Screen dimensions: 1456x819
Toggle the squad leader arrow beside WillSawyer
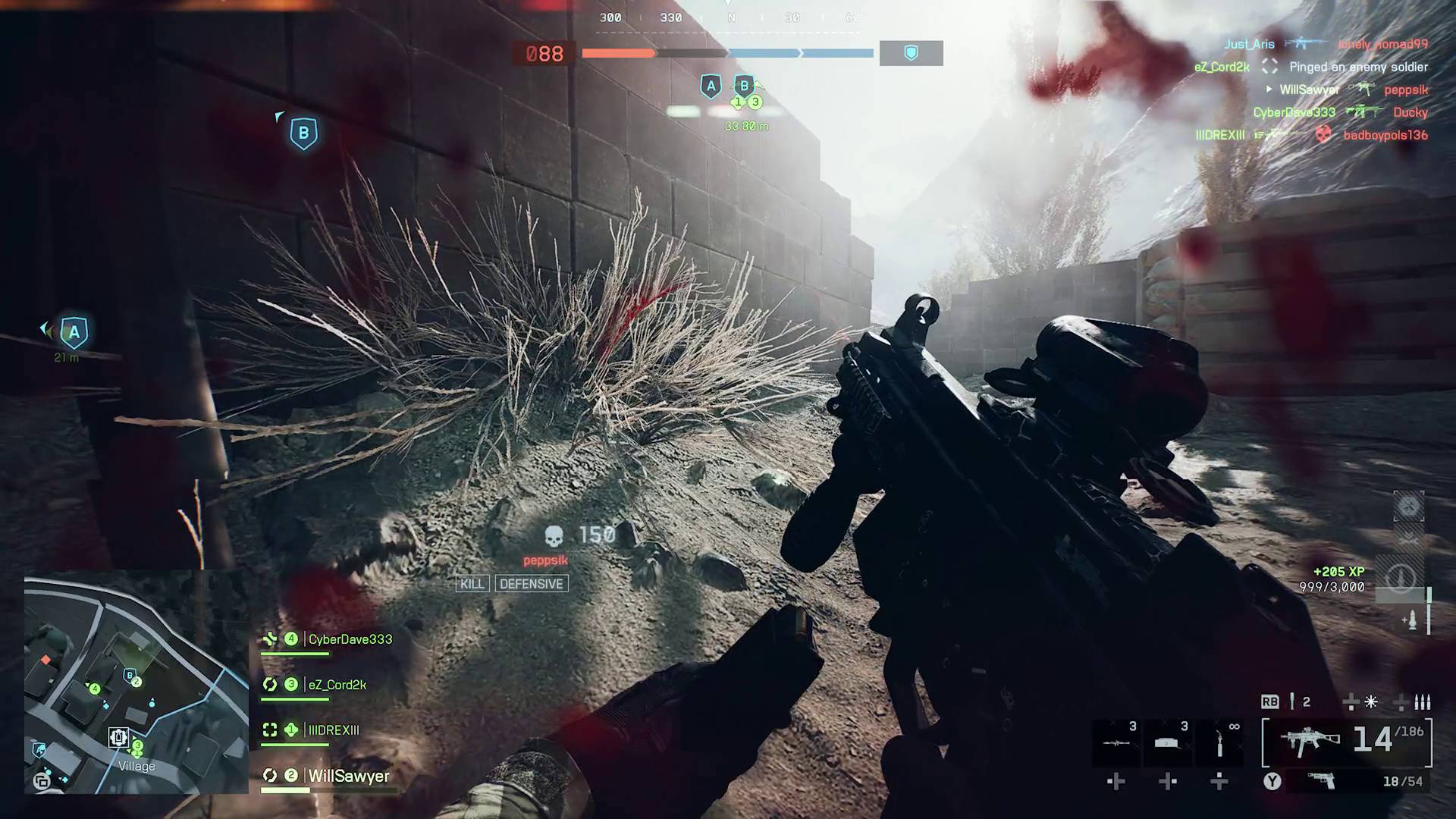[1269, 89]
